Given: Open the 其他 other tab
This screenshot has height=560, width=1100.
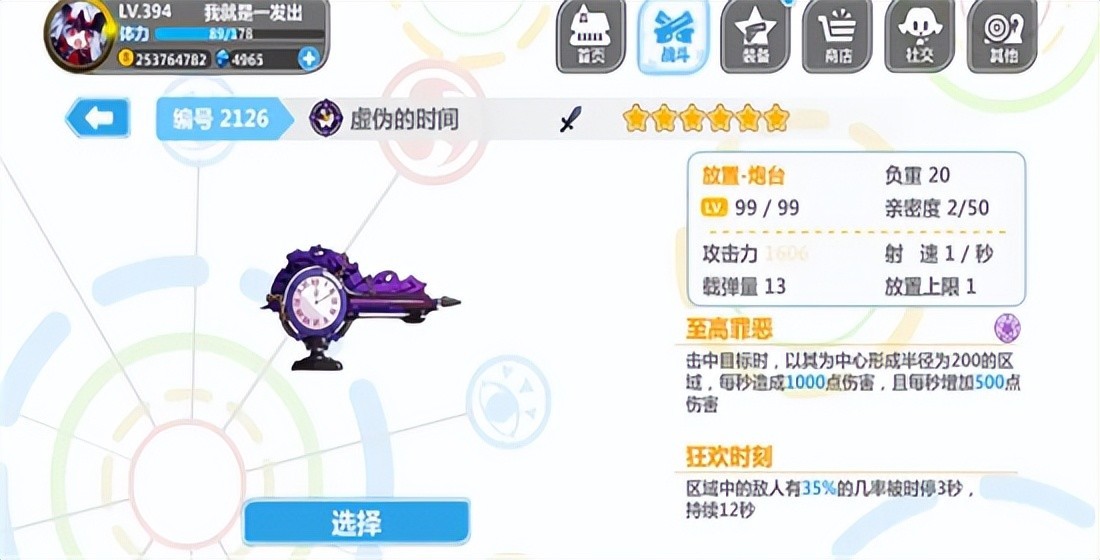Looking at the screenshot, I should pyautogui.click(x=1002, y=37).
